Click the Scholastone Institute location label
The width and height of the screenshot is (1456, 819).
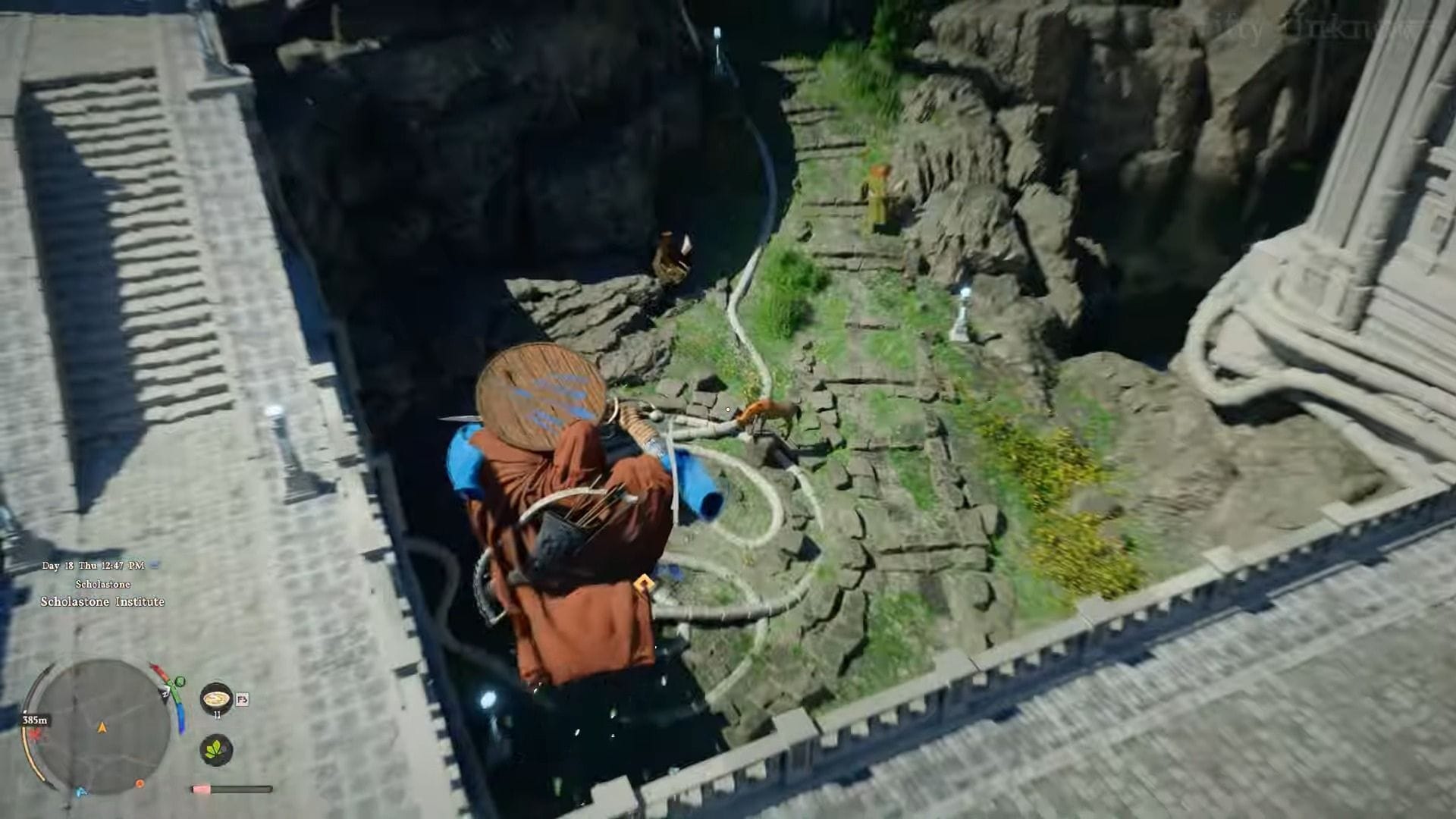pos(102,601)
